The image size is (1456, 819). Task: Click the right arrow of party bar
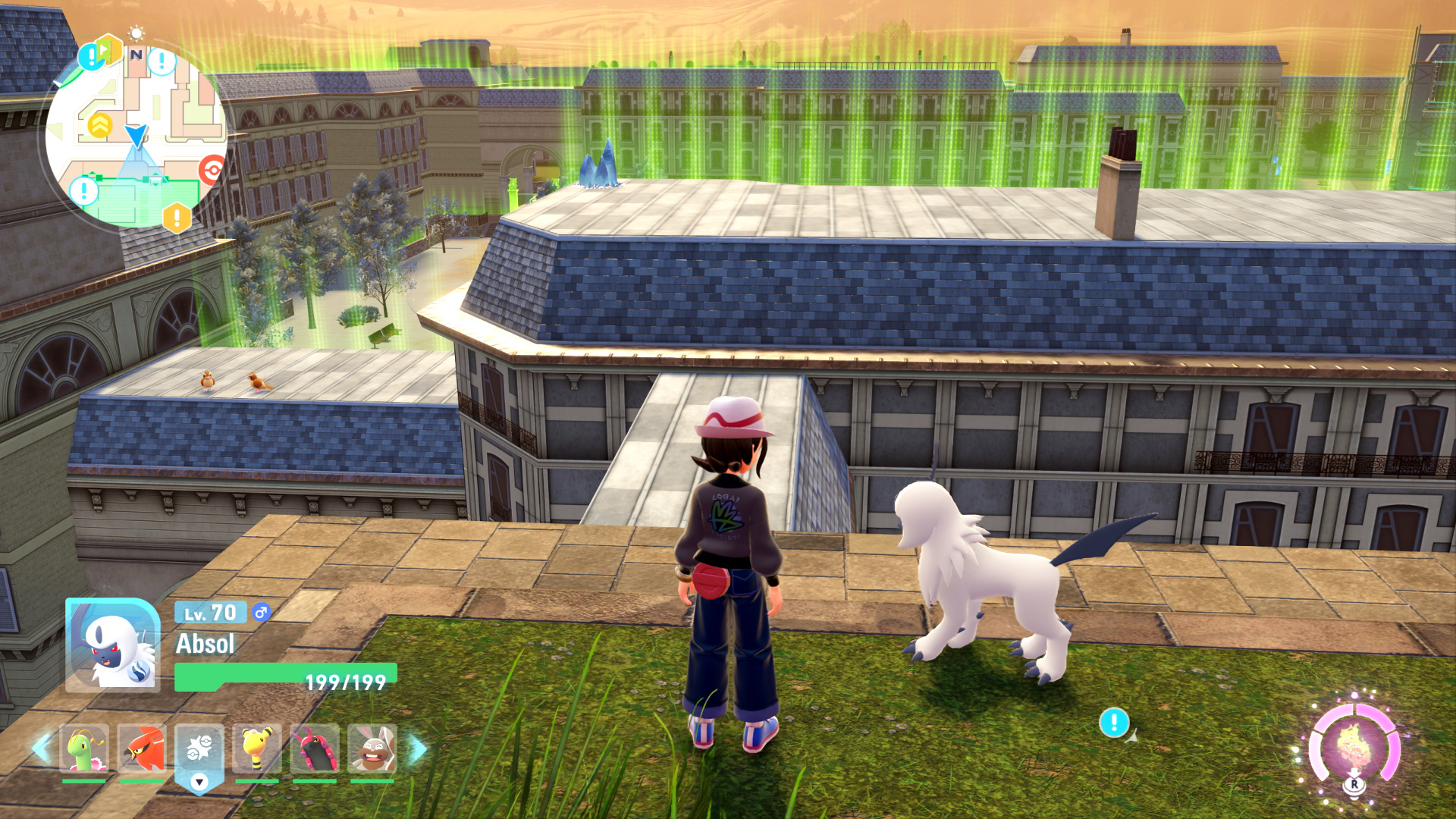[418, 748]
